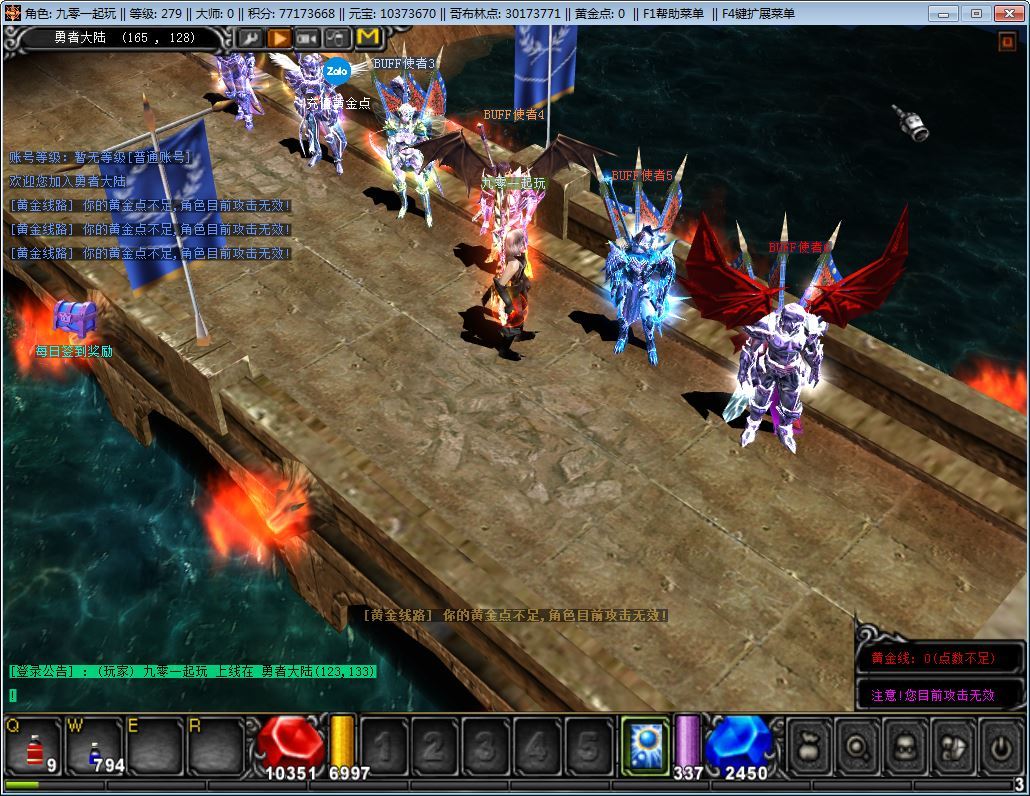Minimize the game window

pyautogui.click(x=942, y=13)
